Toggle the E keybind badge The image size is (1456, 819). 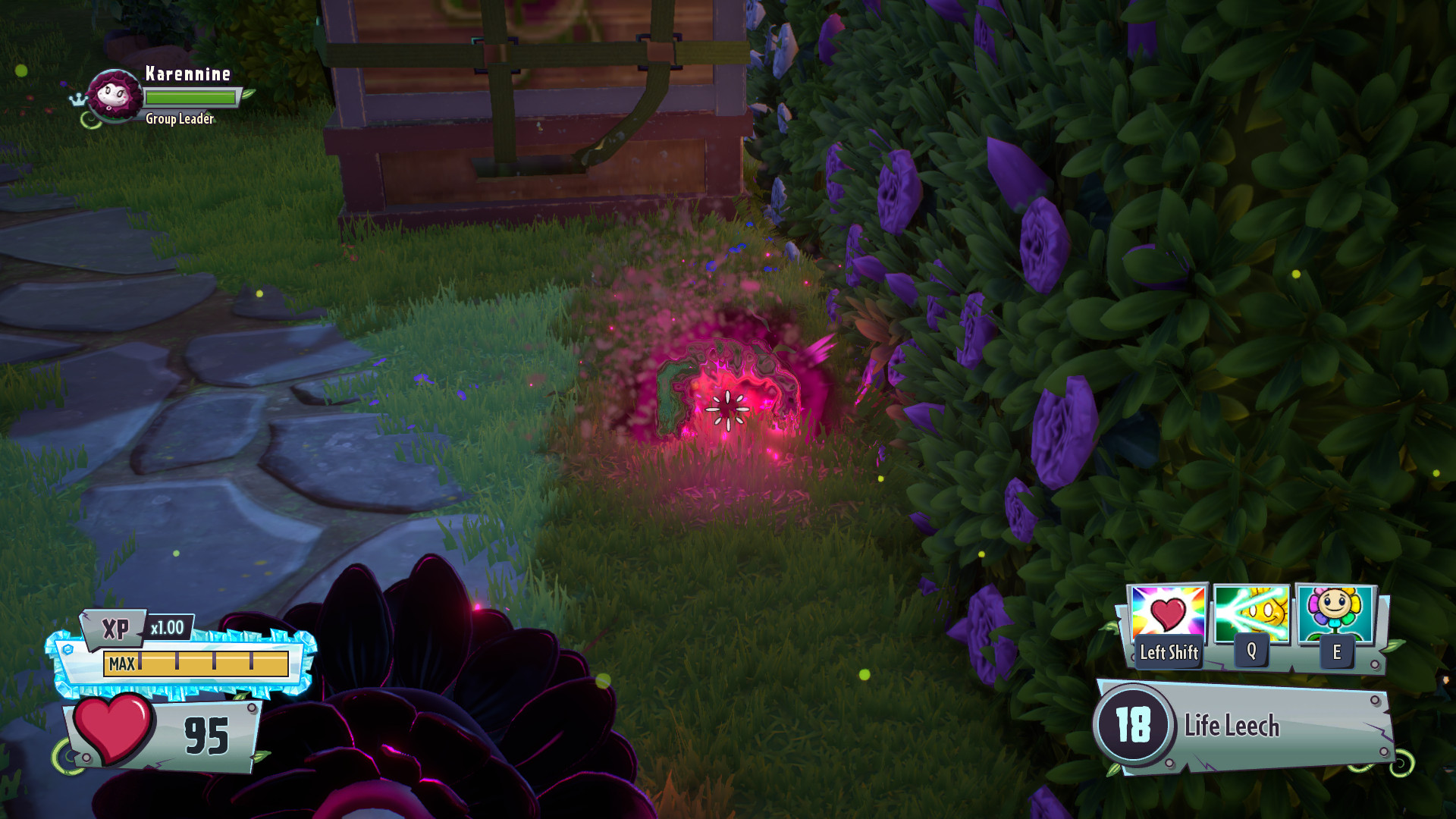coord(1336,650)
